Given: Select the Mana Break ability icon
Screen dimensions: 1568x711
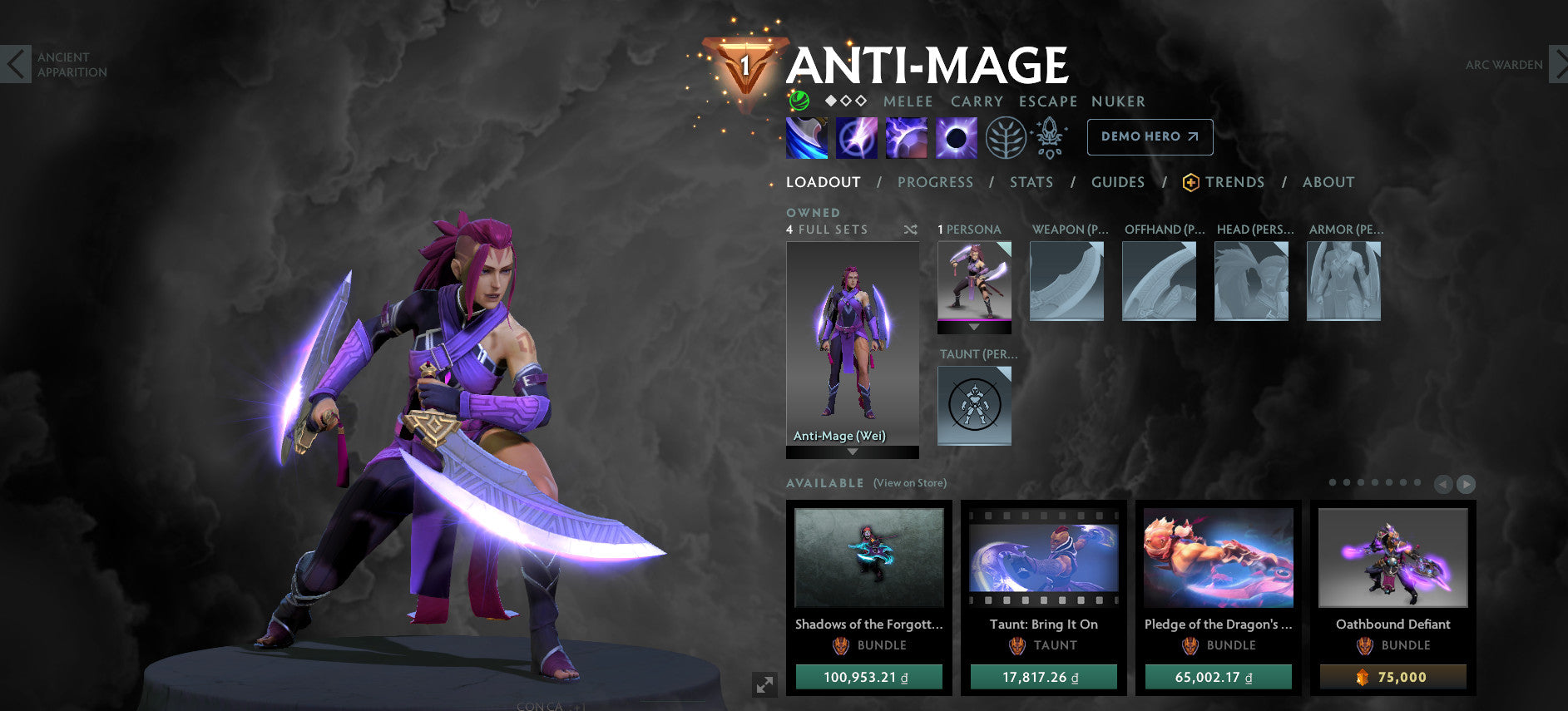Looking at the screenshot, I should [805, 137].
